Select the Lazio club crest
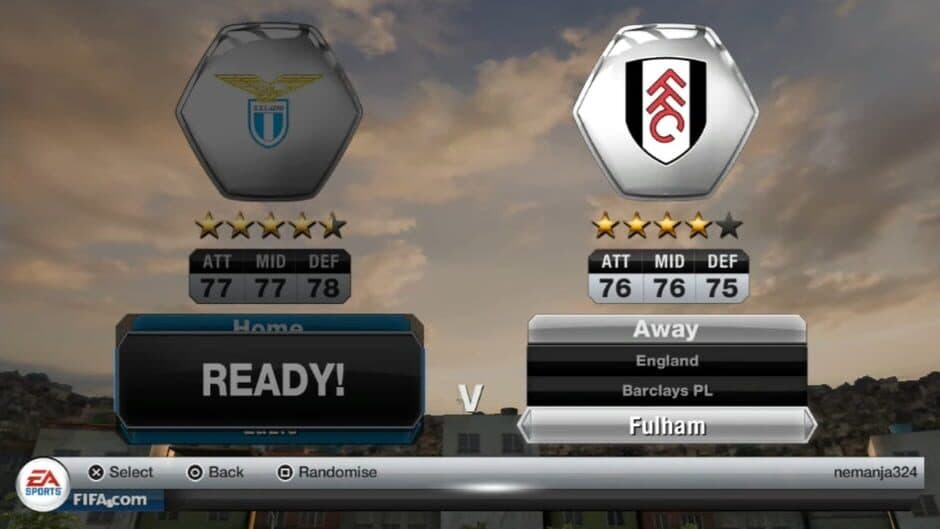Image resolution: width=940 pixels, height=529 pixels. tap(269, 110)
